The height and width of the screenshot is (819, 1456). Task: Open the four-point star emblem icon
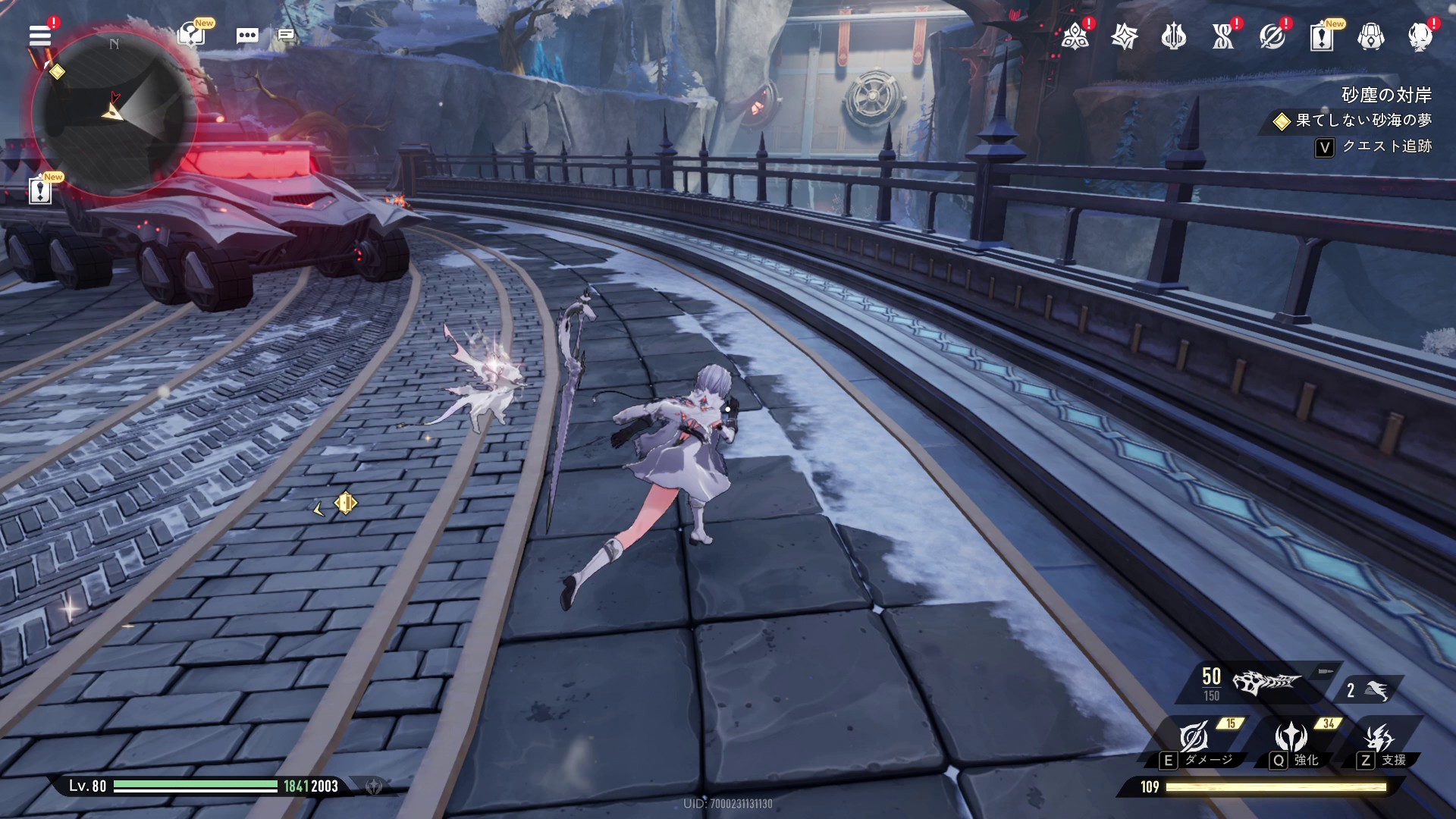pos(1124,36)
